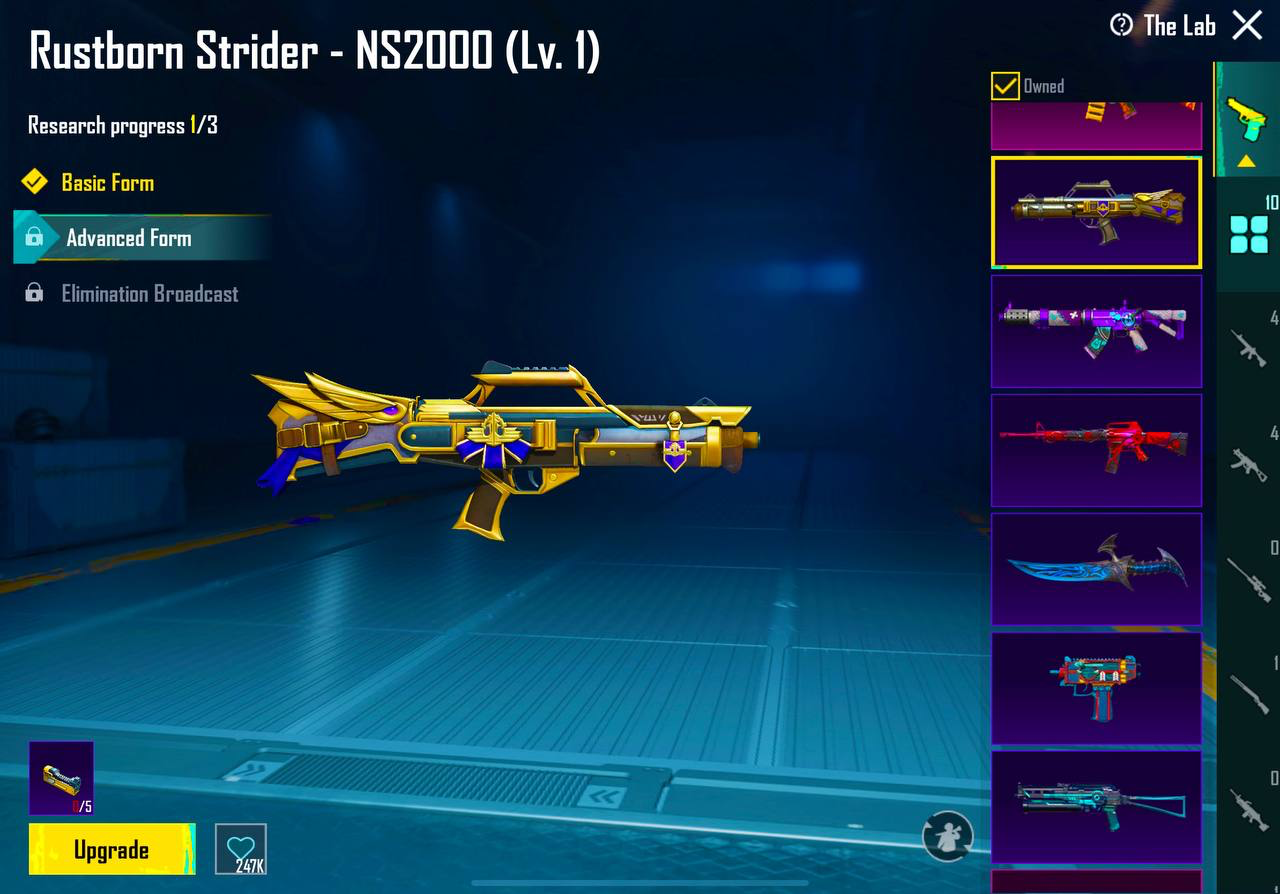This screenshot has height=894, width=1280.
Task: Select the Advanced Form stage
Action: click(128, 238)
